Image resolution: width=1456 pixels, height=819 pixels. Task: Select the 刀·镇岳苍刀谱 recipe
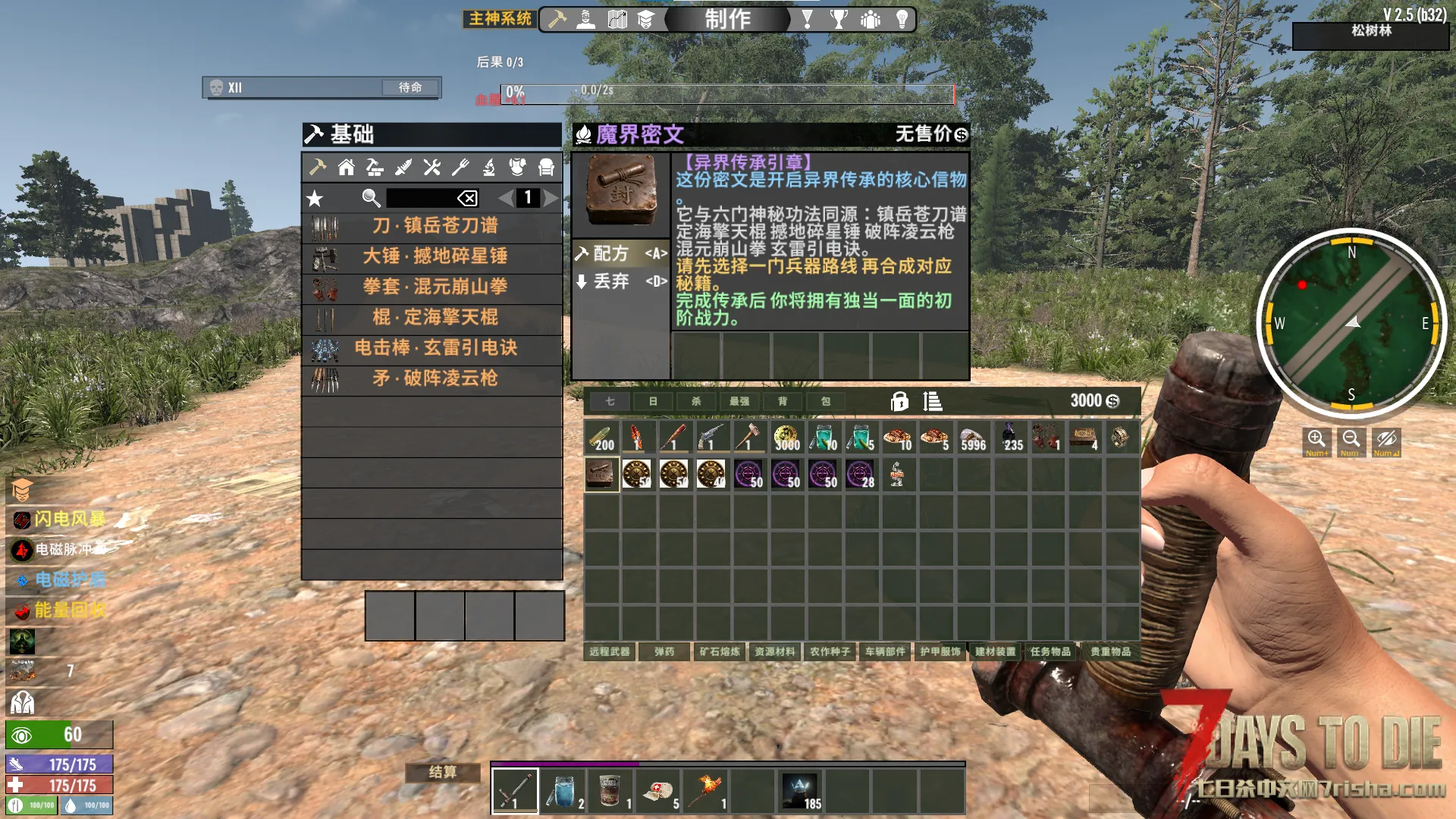[433, 226]
